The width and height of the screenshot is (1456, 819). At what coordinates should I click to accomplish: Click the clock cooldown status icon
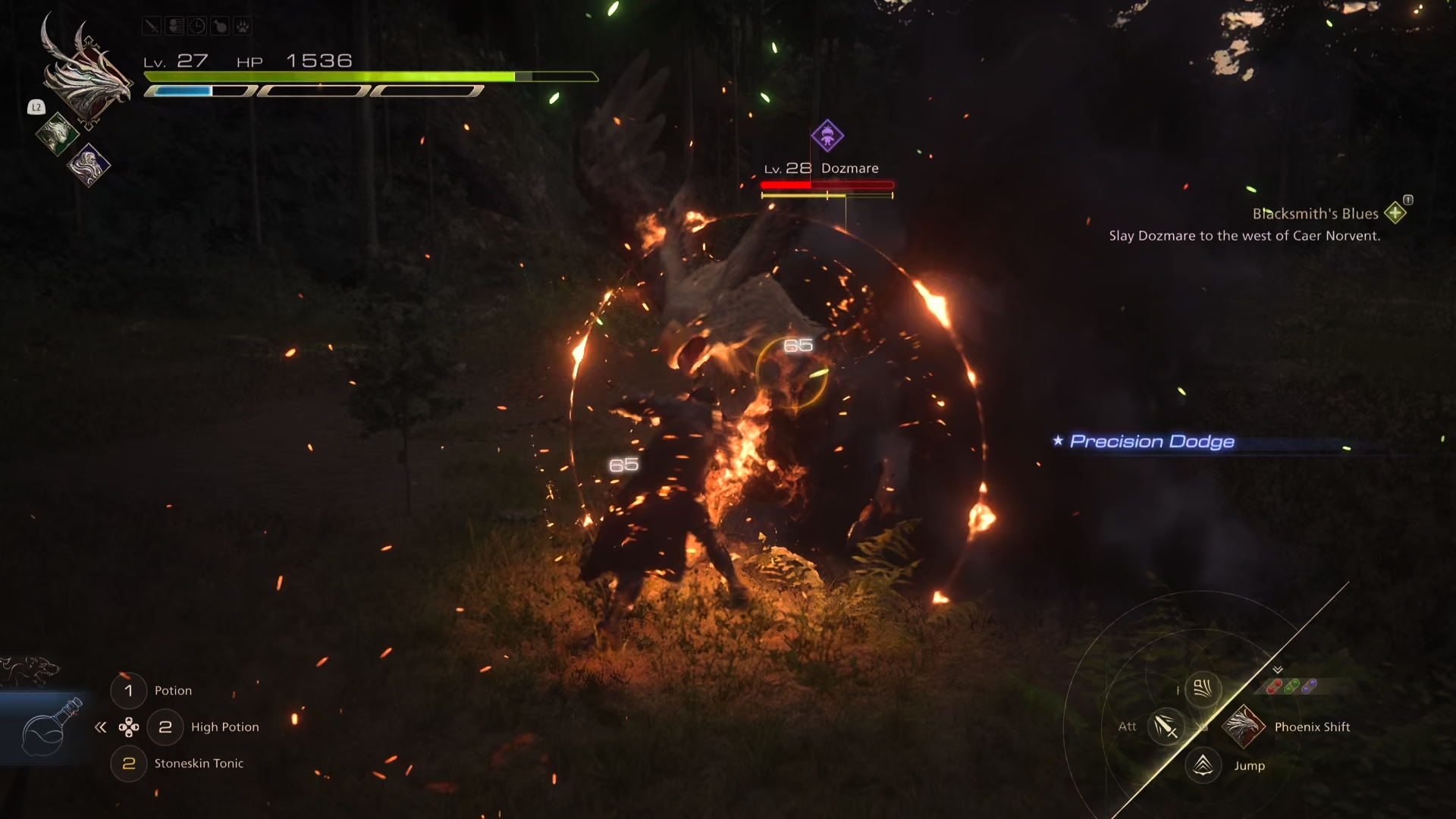point(197,26)
